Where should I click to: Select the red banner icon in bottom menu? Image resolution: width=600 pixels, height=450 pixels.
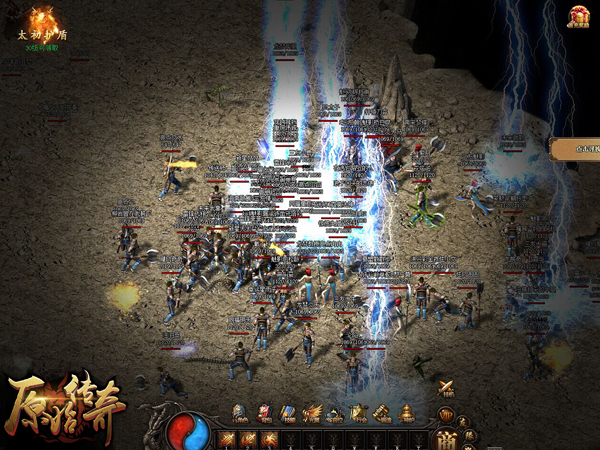(x=264, y=412)
